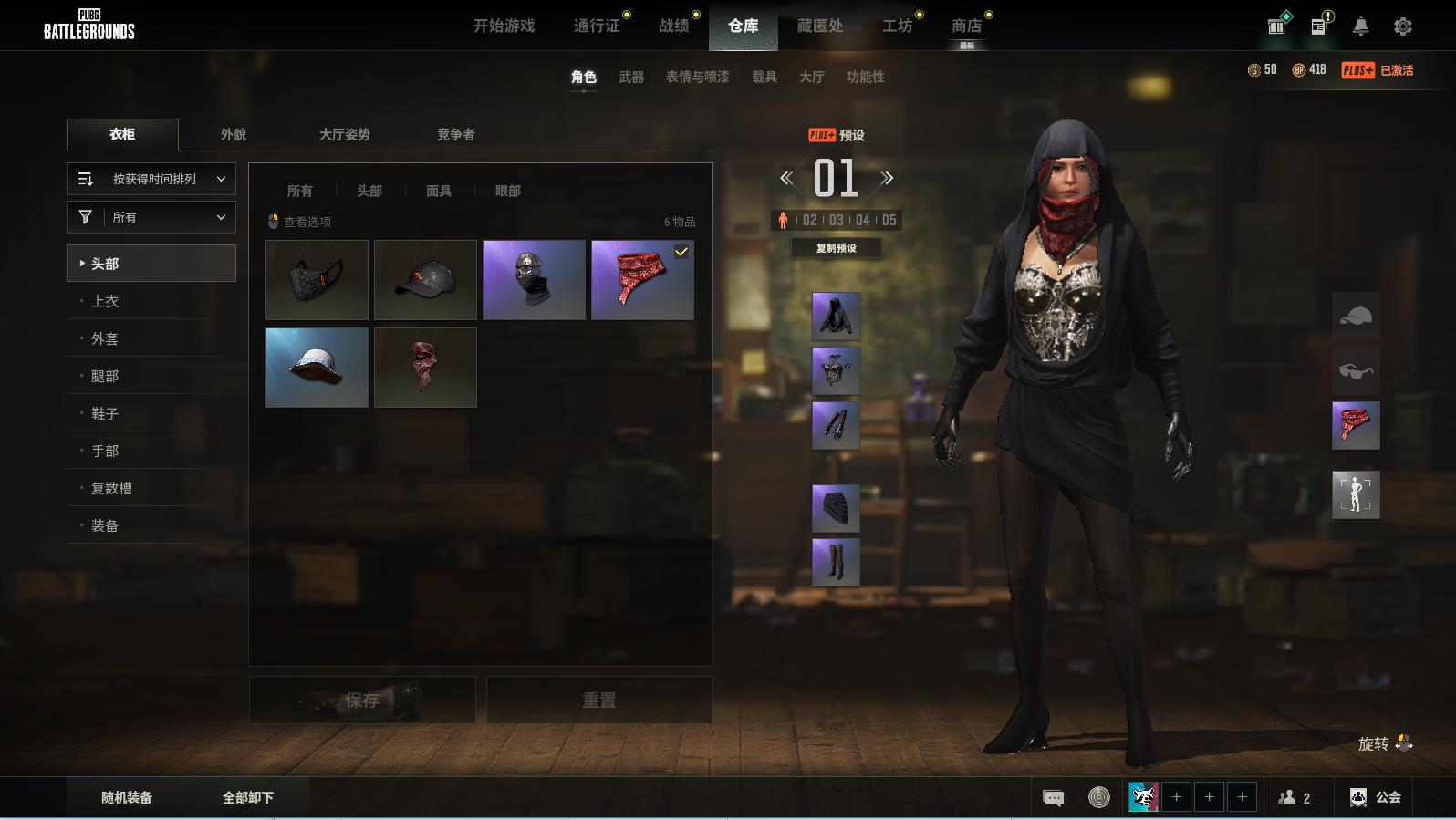Open the settings gear icon
1456x820 pixels.
pos(1403,26)
